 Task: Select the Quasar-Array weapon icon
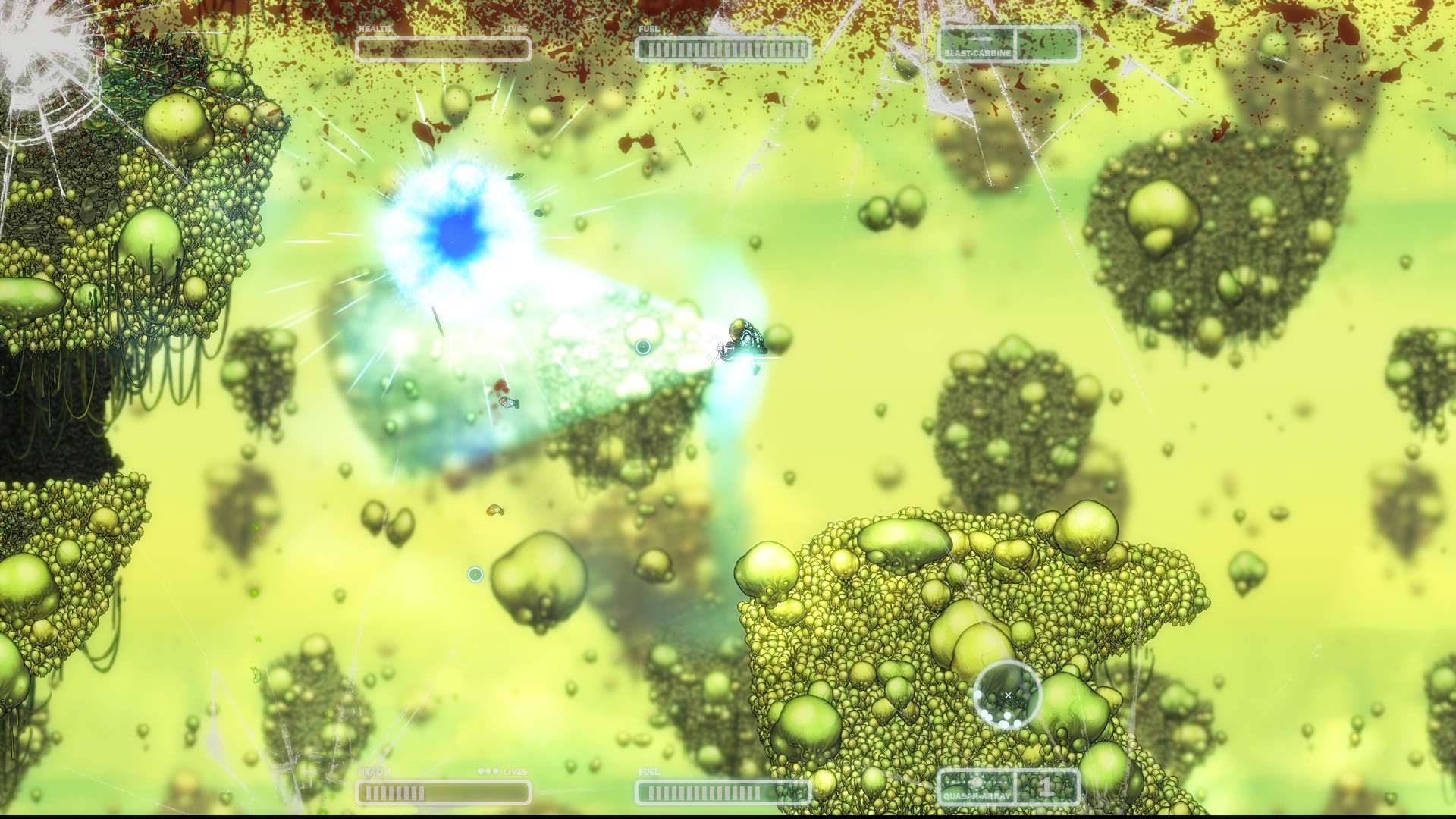pos(977,784)
